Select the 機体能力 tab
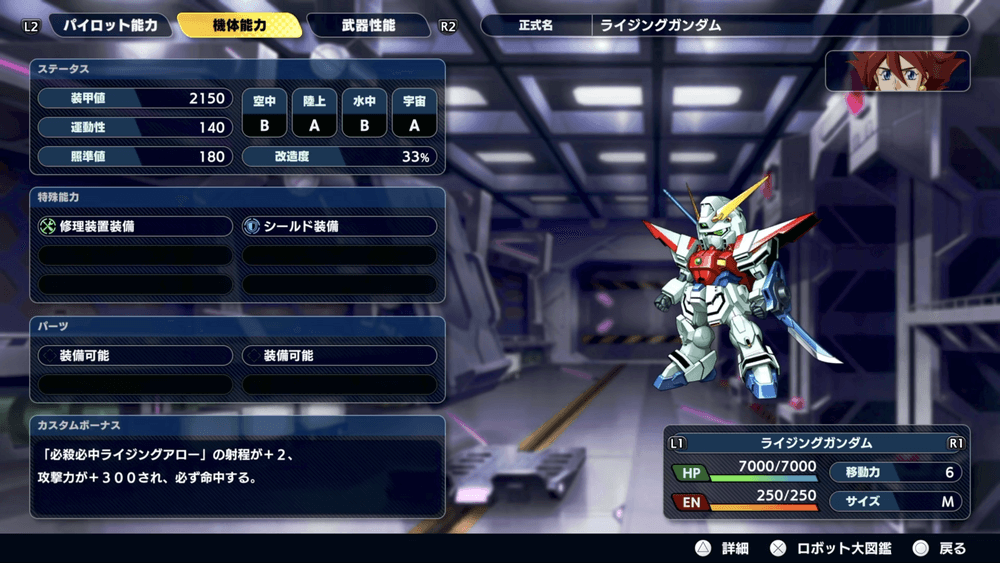Viewport: 1000px width, 563px height. 240,25
